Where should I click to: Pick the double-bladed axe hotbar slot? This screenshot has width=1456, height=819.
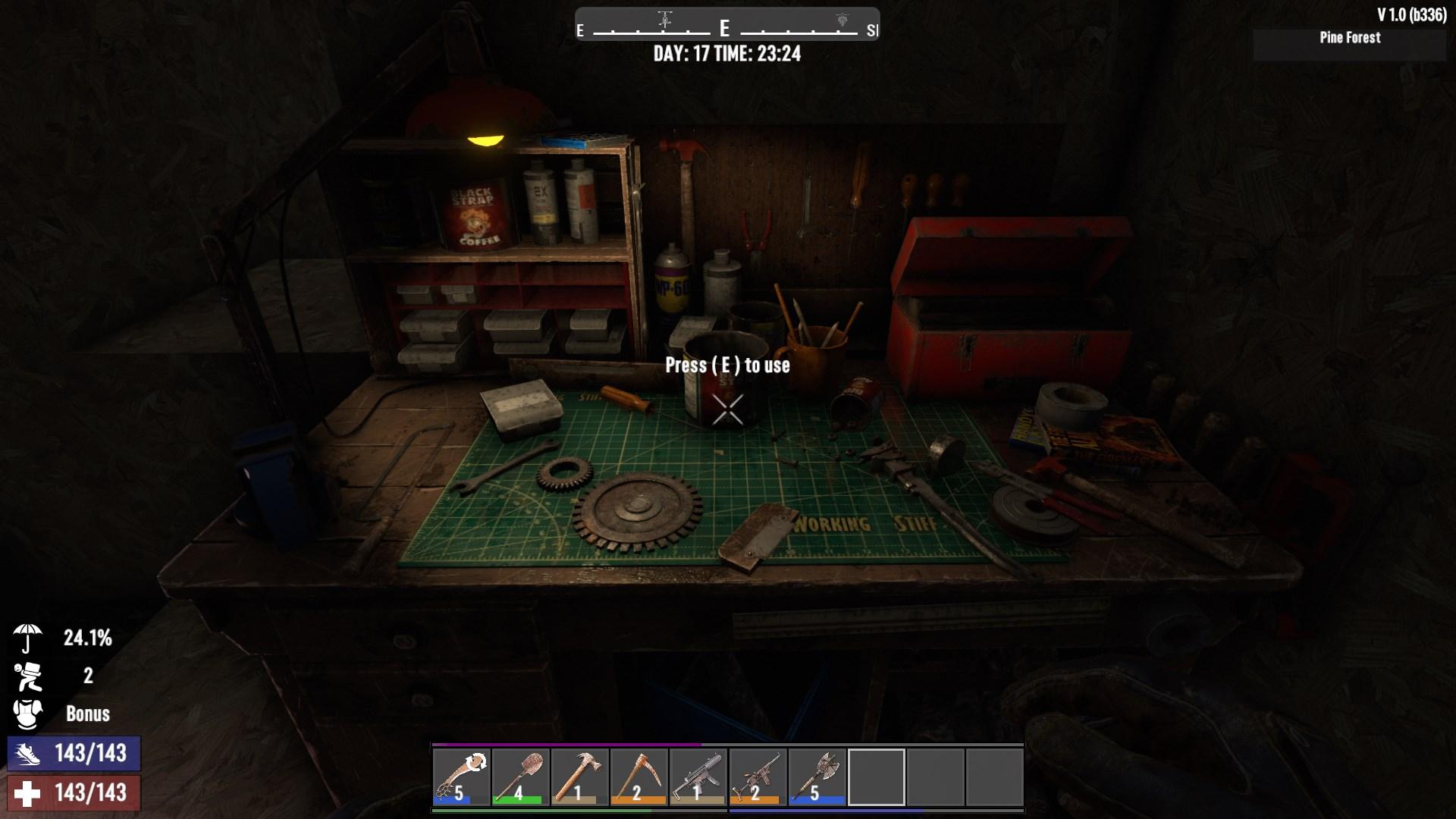[817, 777]
